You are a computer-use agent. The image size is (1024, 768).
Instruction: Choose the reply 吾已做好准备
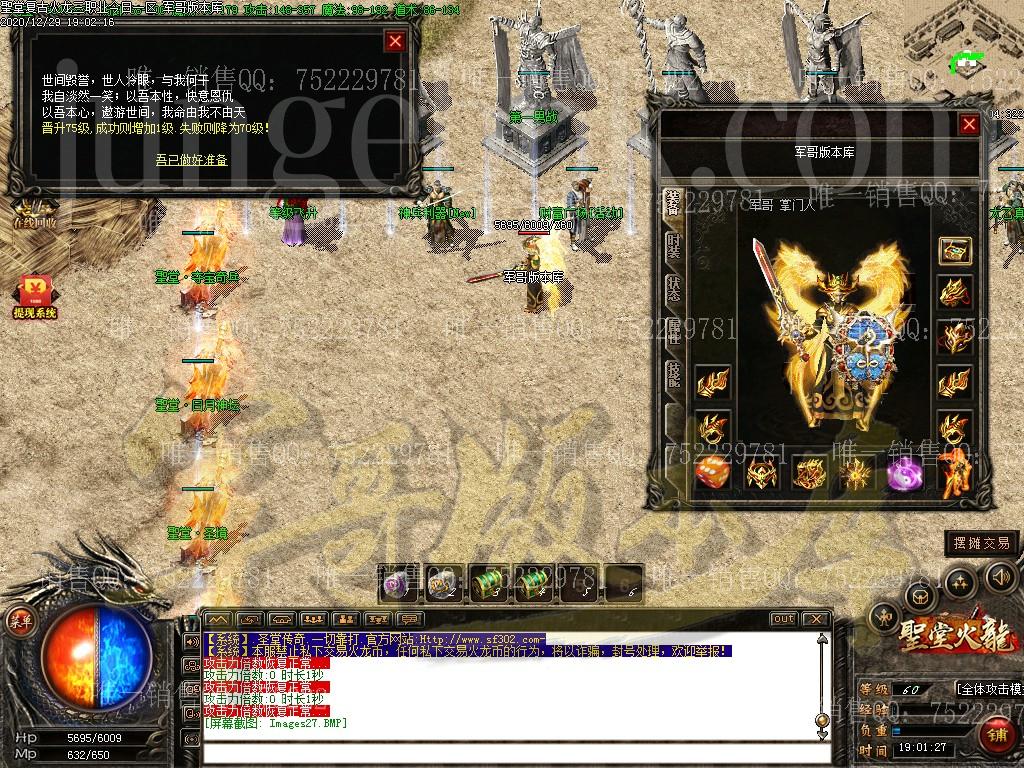tap(191, 159)
